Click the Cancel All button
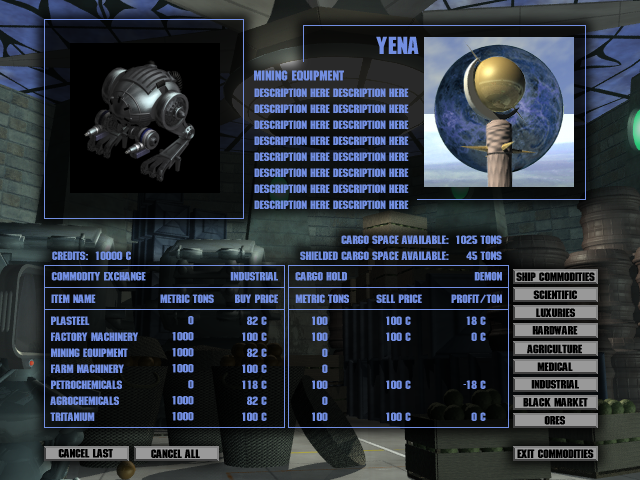640x480 pixels. (x=176, y=454)
